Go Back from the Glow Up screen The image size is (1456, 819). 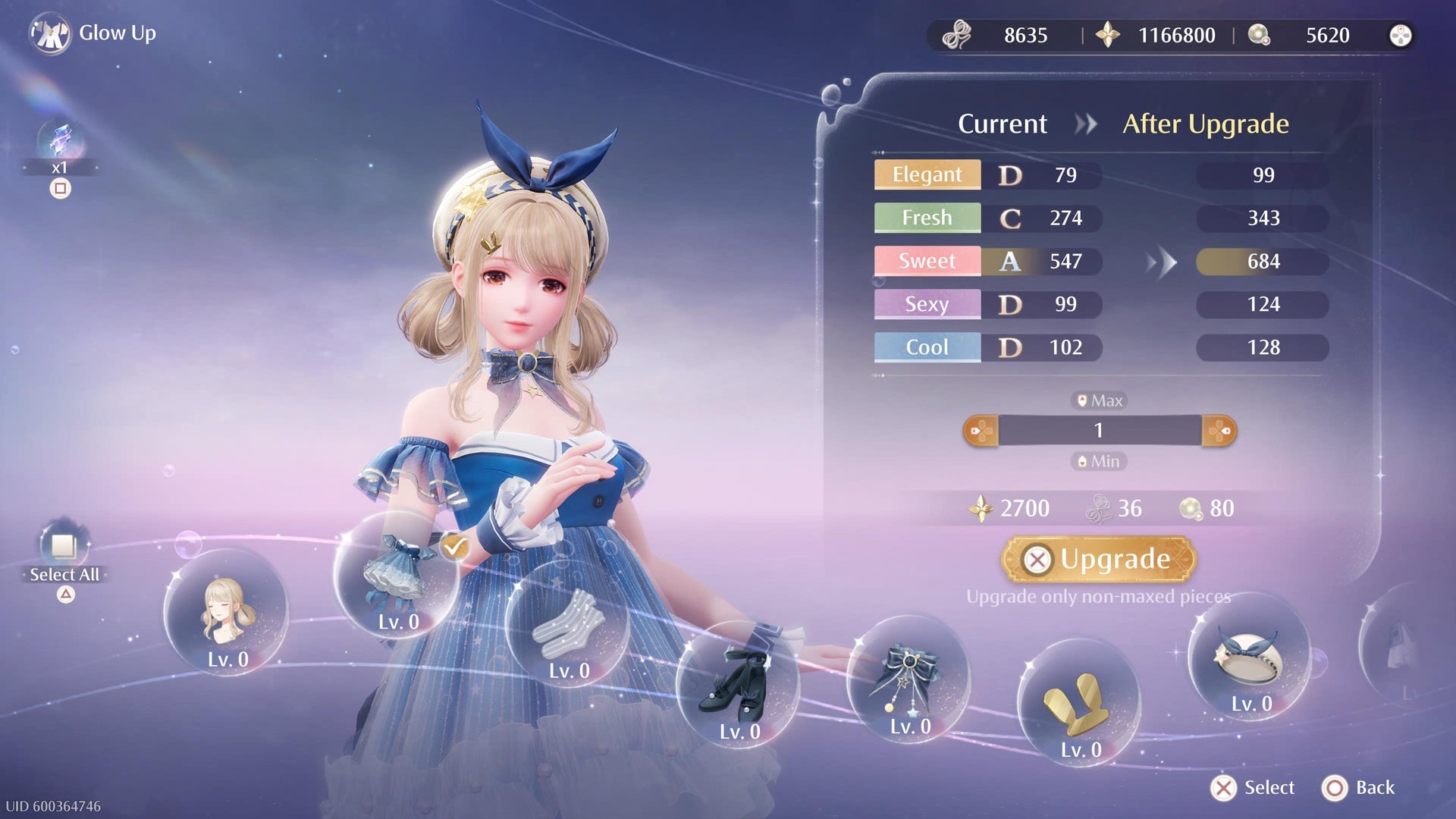pos(1359,788)
